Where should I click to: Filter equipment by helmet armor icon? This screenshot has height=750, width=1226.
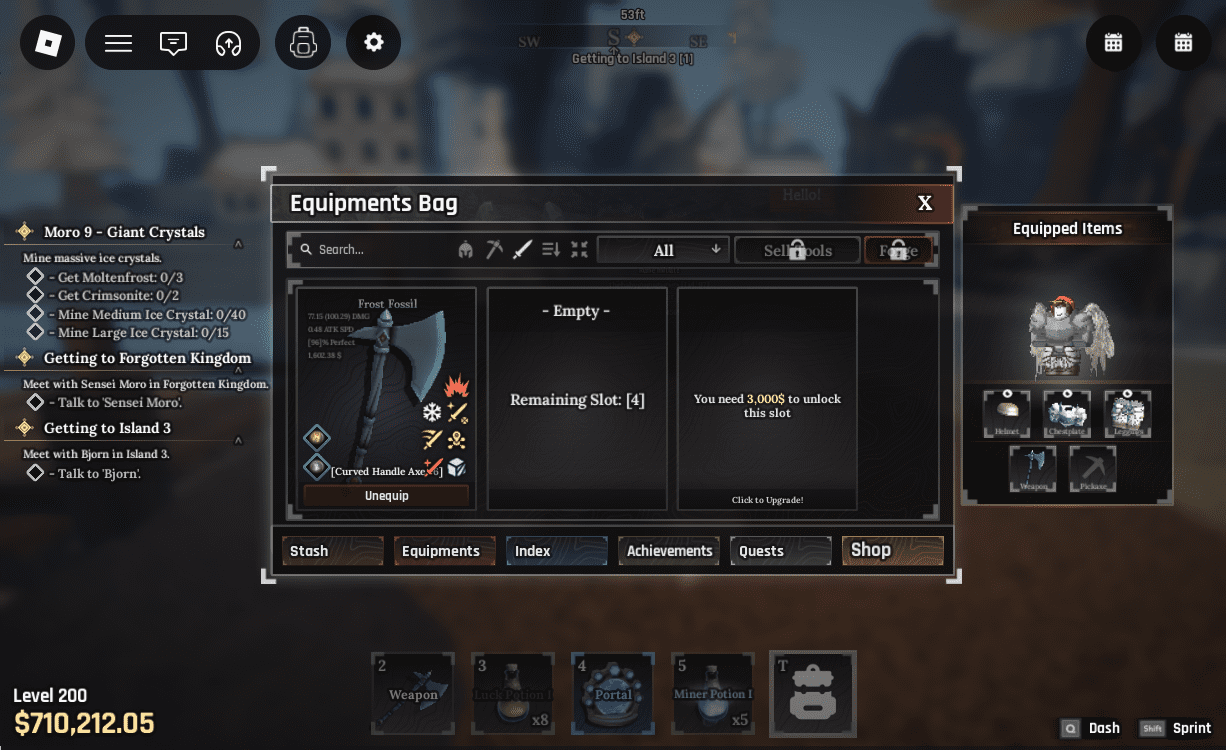[466, 250]
